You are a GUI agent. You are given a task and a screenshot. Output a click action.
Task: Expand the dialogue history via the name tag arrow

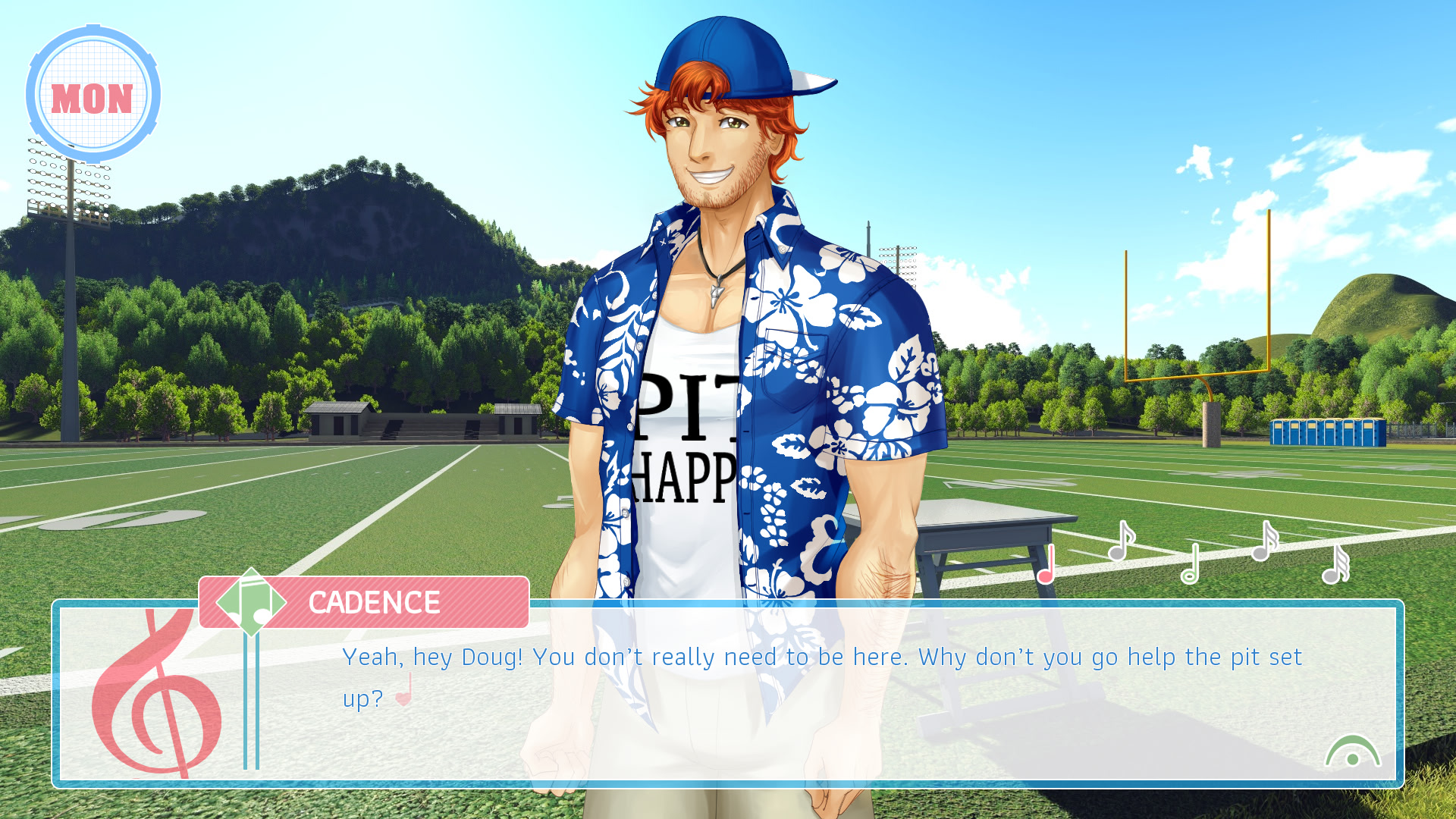[250, 603]
